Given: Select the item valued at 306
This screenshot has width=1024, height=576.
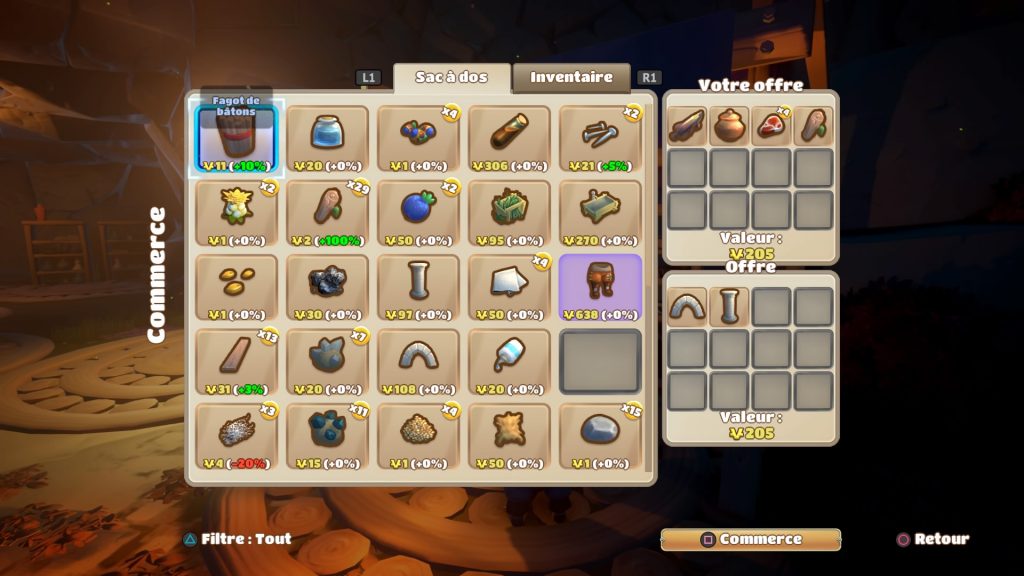Looking at the screenshot, I should 509,138.
